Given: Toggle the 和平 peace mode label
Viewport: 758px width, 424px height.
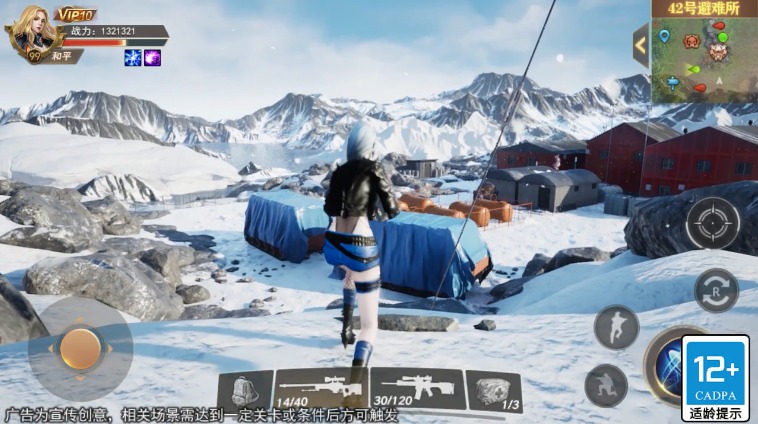Looking at the screenshot, I should 66,56.
